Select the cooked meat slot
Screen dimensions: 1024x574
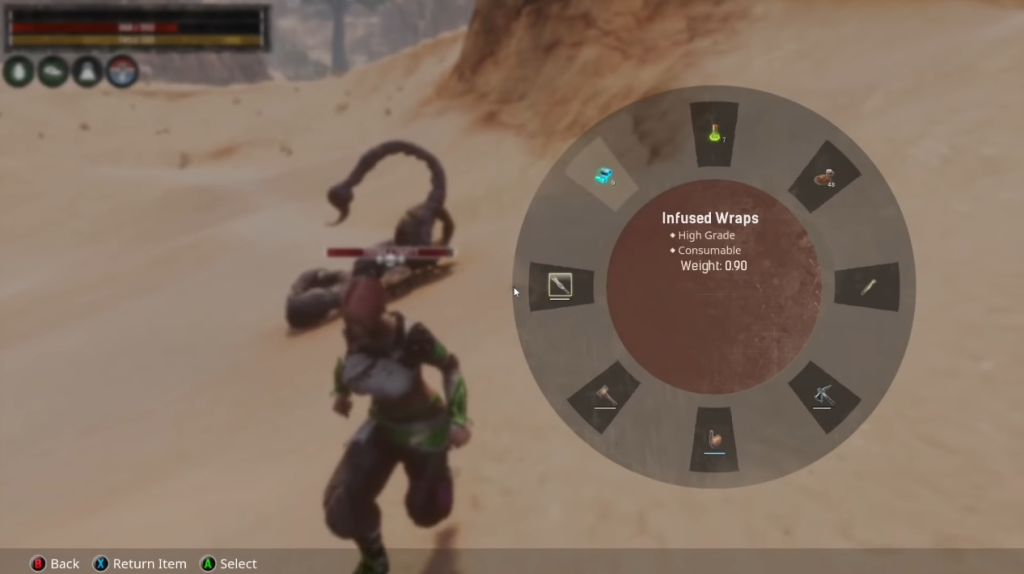click(825, 177)
